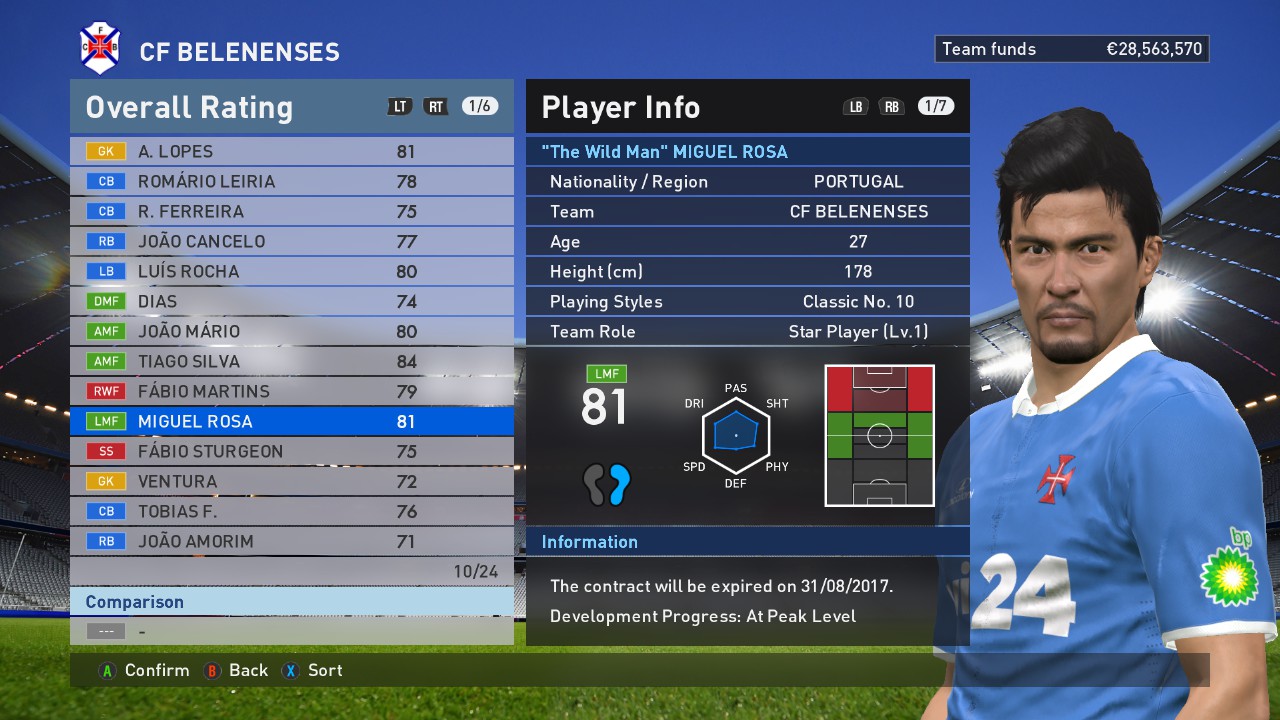Select backup goalkeeper Ventura
The height and width of the screenshot is (720, 1280).
(x=290, y=482)
